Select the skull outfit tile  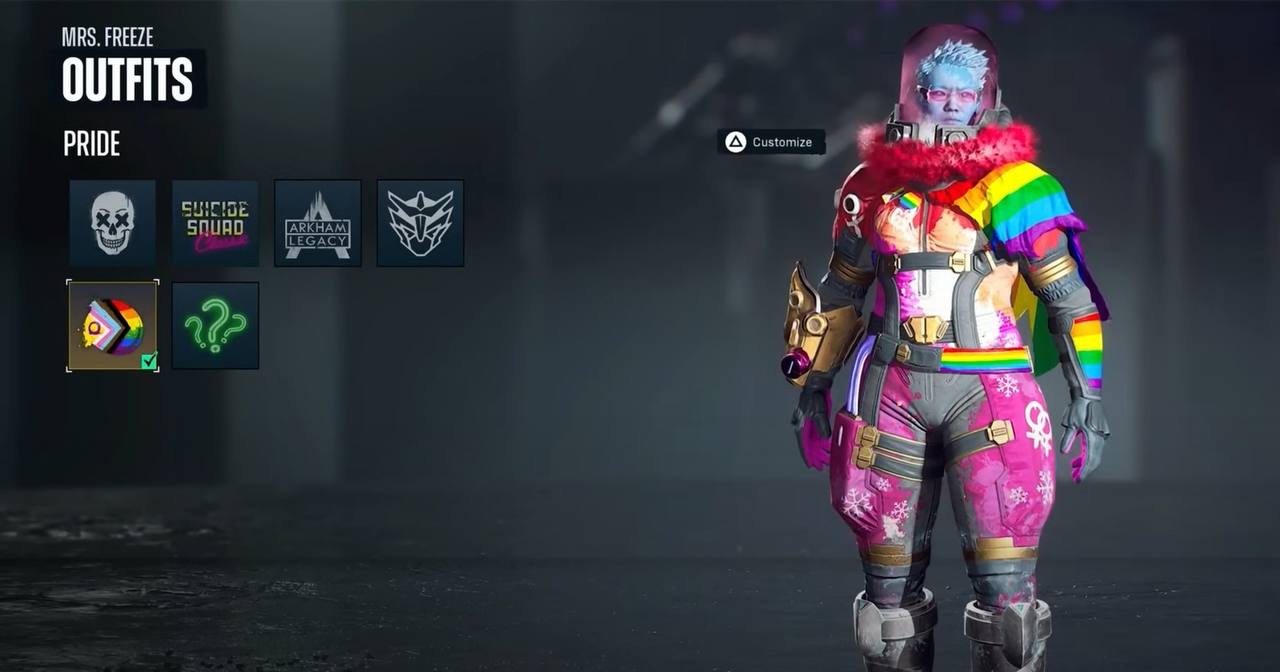click(112, 223)
